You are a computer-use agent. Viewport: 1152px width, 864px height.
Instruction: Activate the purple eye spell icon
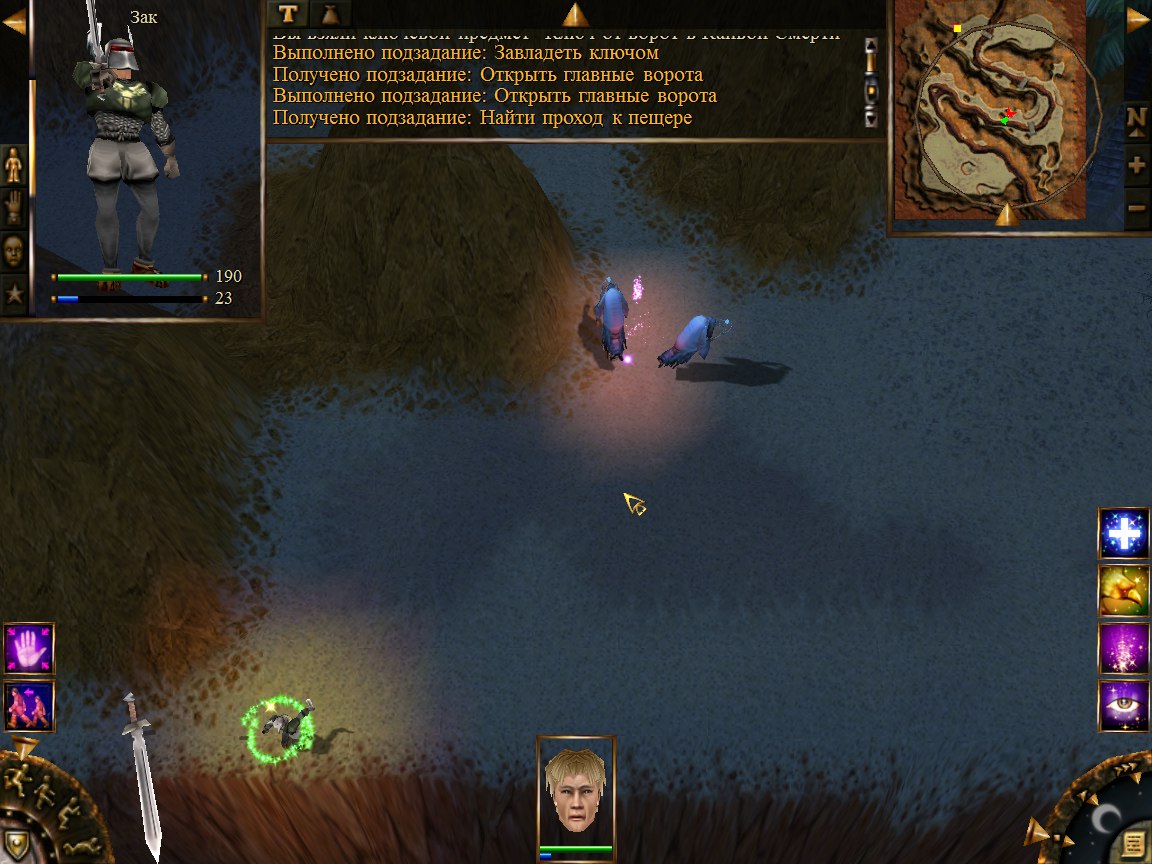[1123, 706]
